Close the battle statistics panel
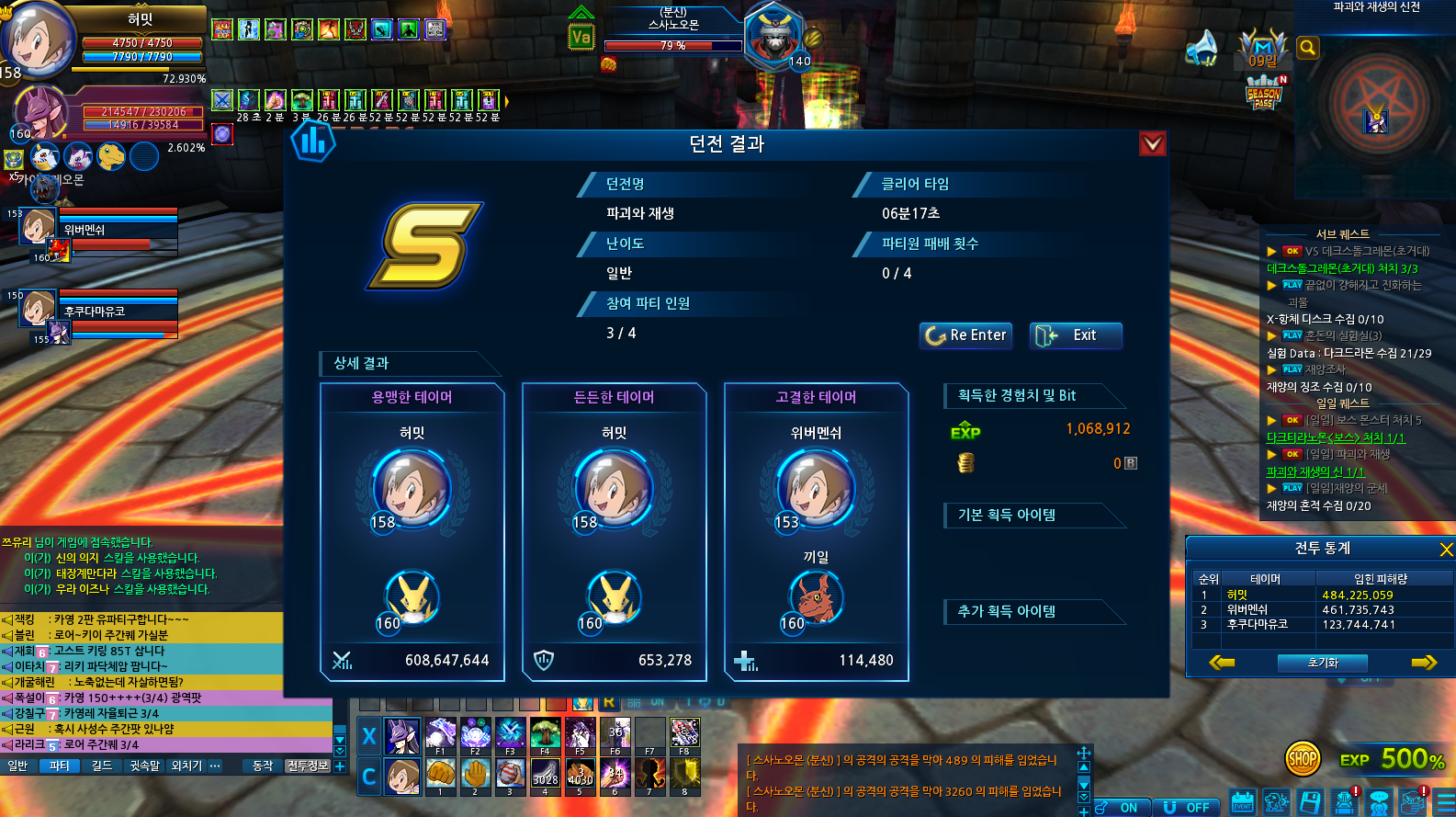 (1446, 550)
